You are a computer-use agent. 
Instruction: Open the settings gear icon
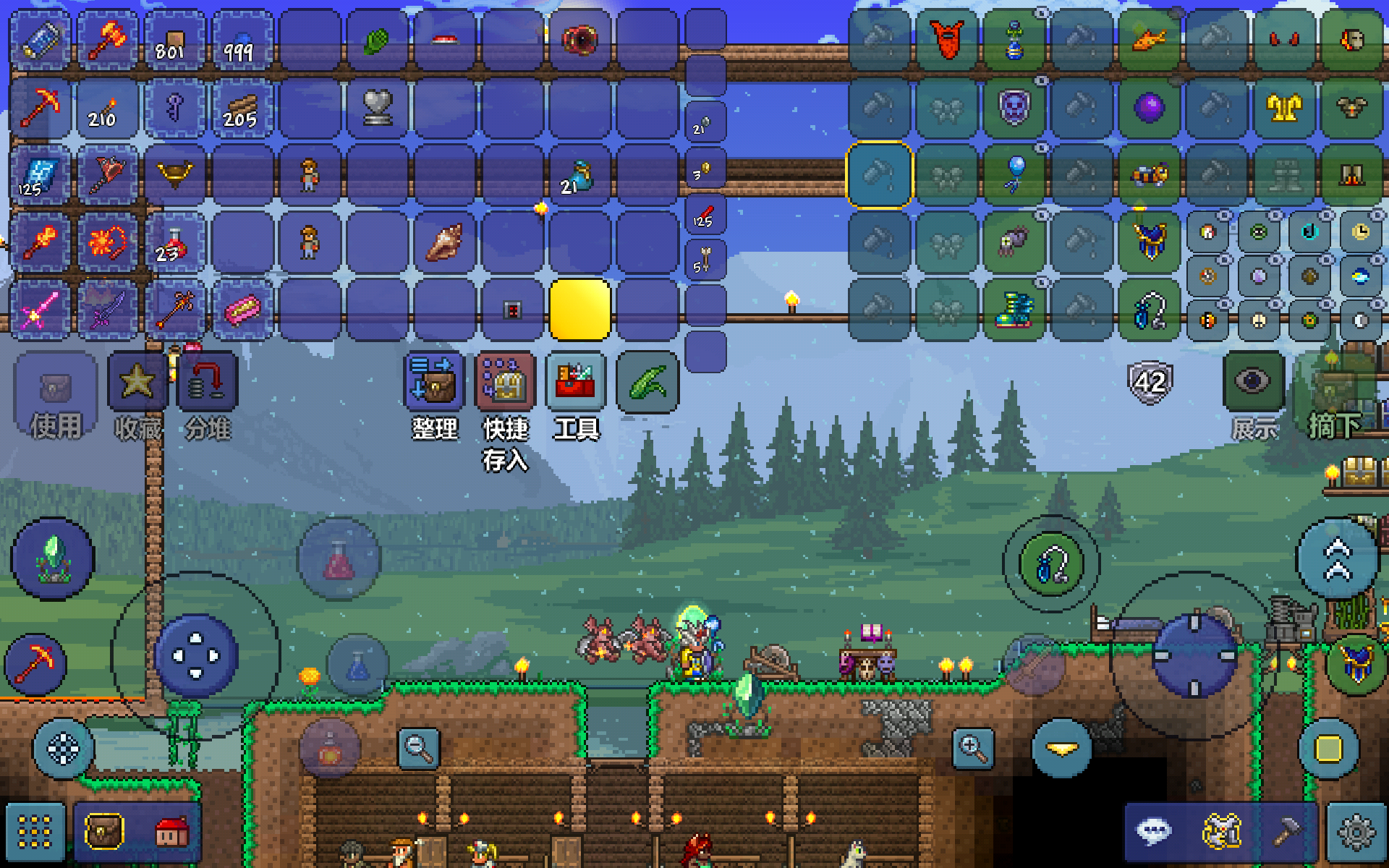[x=1356, y=832]
